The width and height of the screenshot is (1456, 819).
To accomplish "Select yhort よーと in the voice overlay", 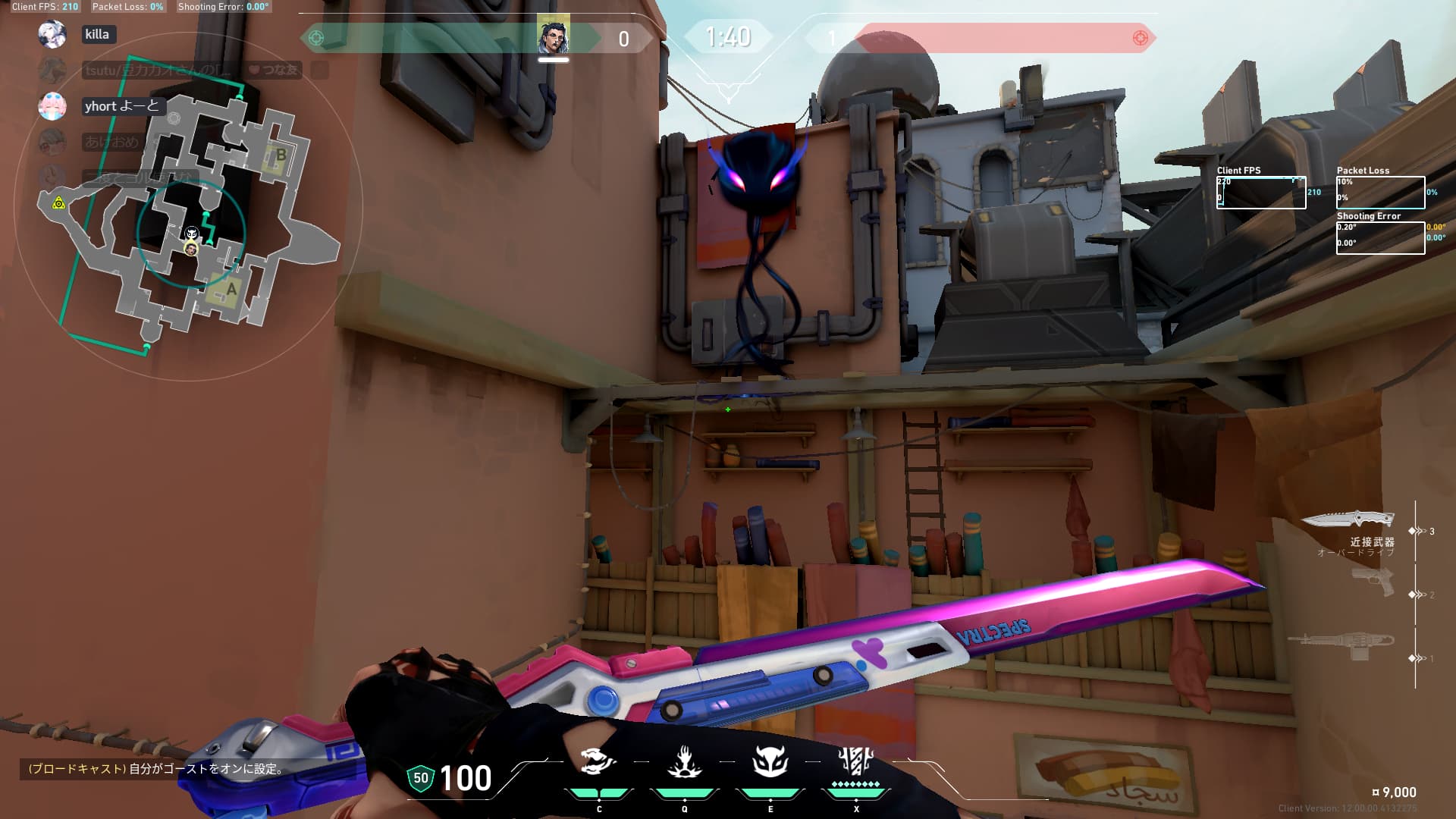I will [x=121, y=106].
